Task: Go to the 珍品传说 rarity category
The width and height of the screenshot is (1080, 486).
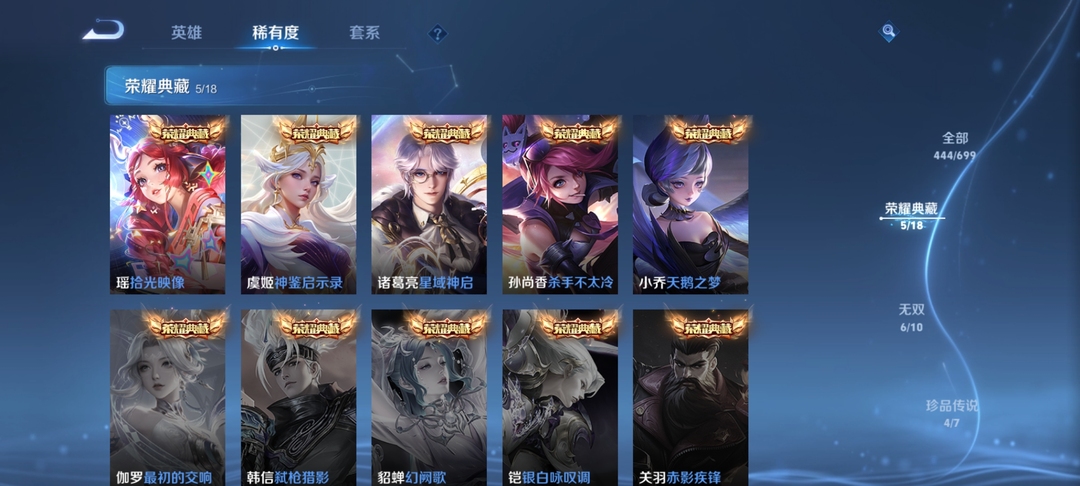Action: pyautogui.click(x=951, y=413)
